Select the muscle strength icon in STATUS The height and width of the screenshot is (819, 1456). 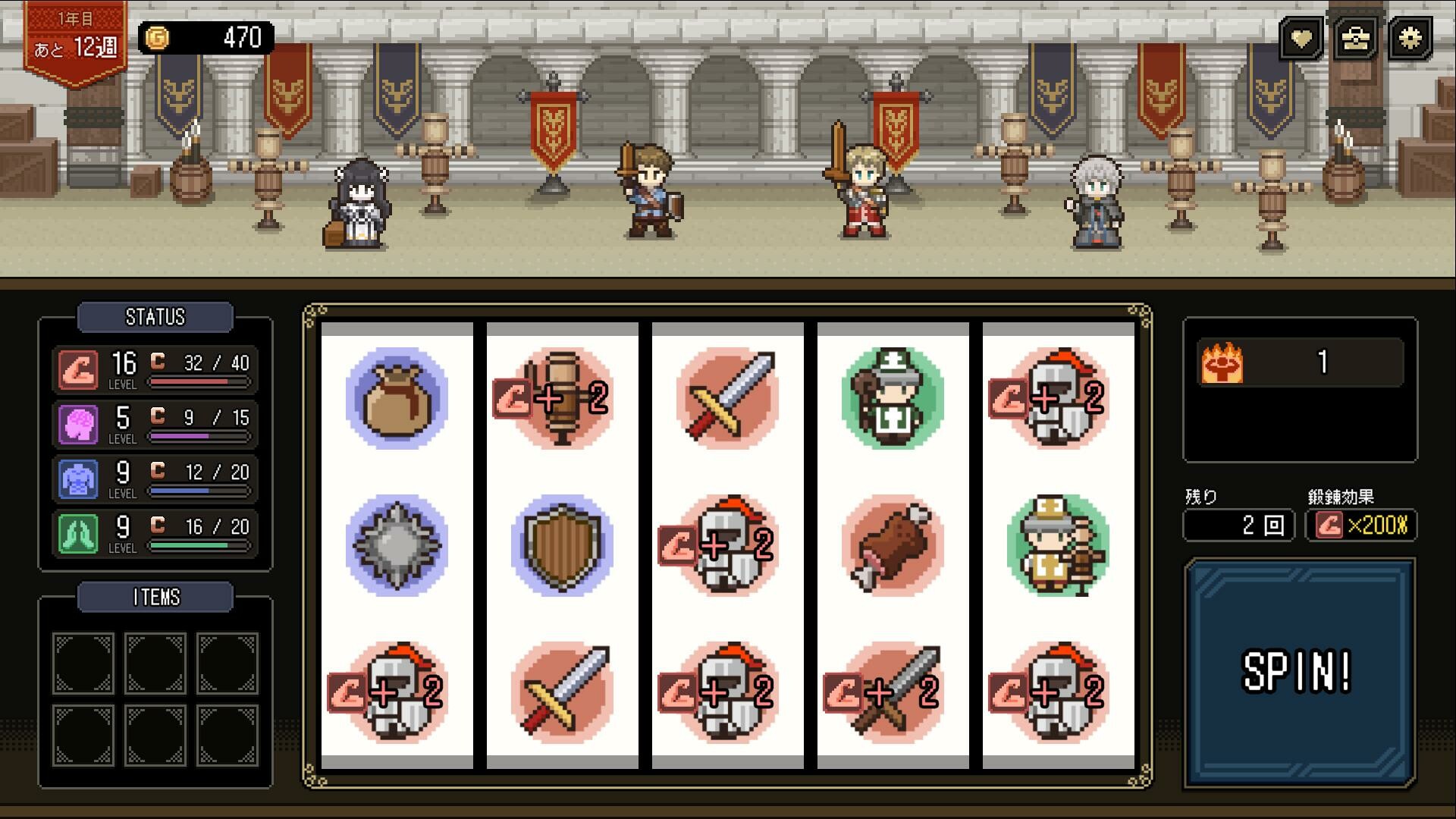click(x=78, y=369)
